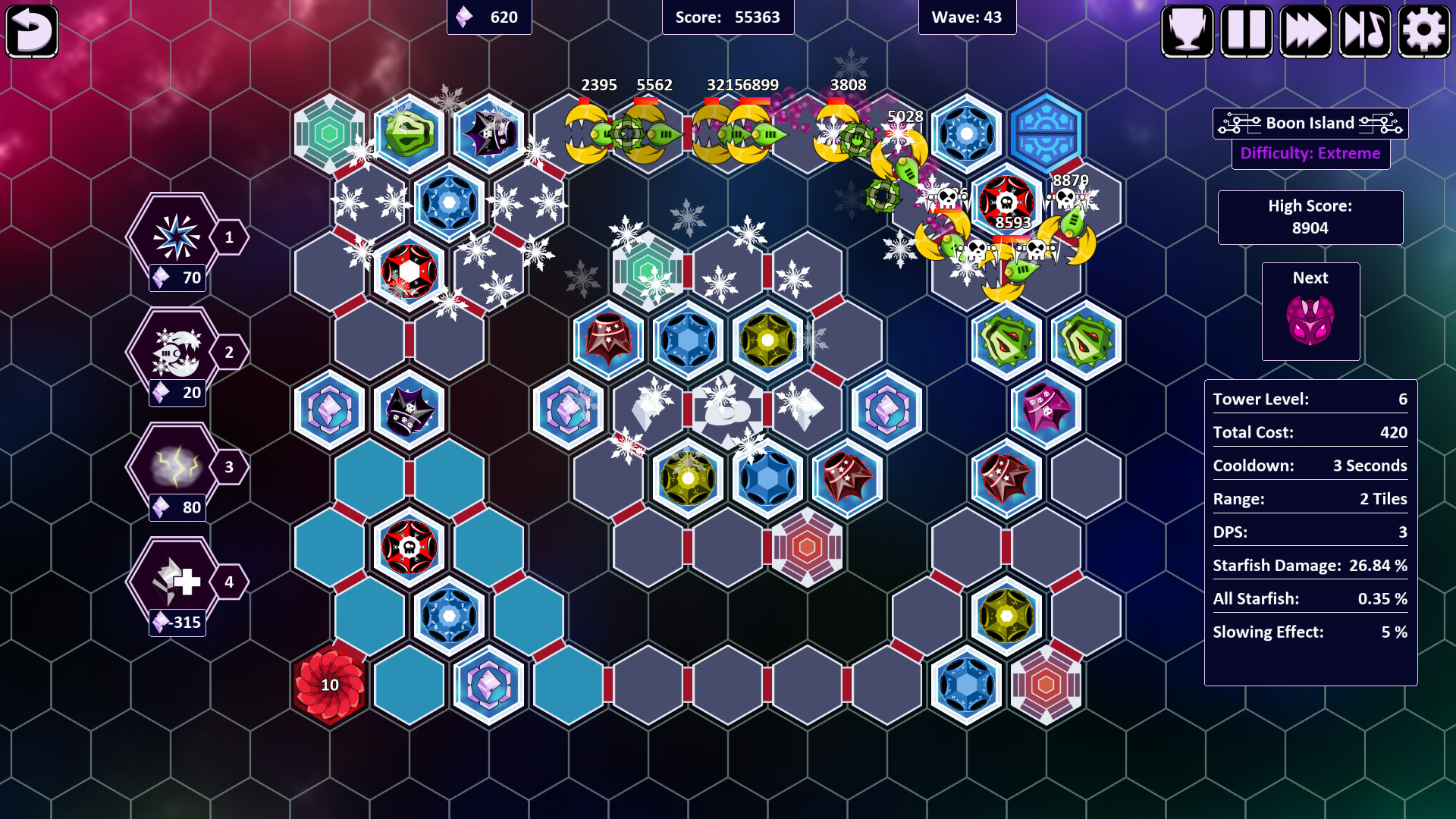
Task: Mute the game music
Action: coord(1366,31)
